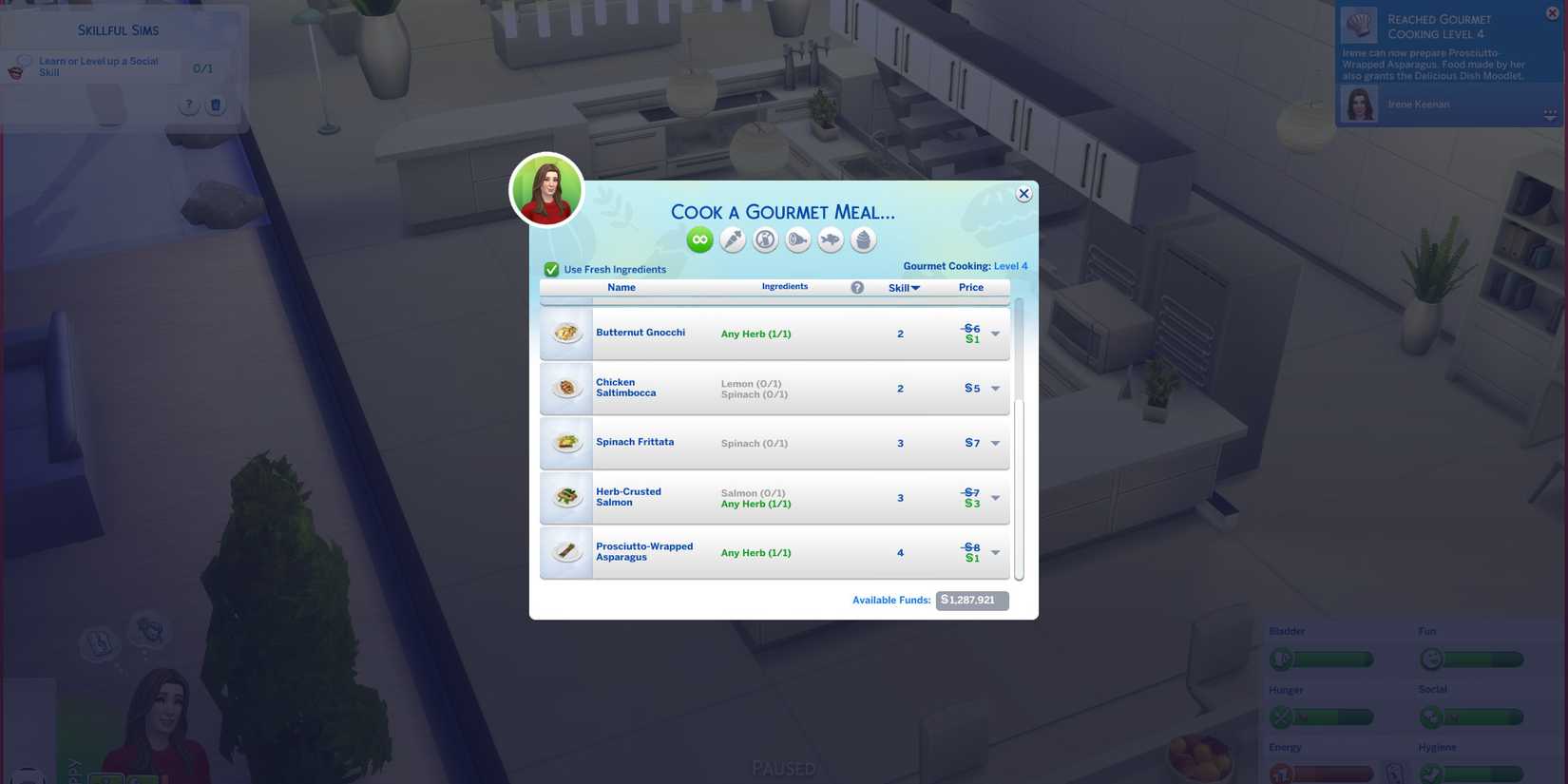Uncheck Use Fresh Ingredients

point(551,269)
